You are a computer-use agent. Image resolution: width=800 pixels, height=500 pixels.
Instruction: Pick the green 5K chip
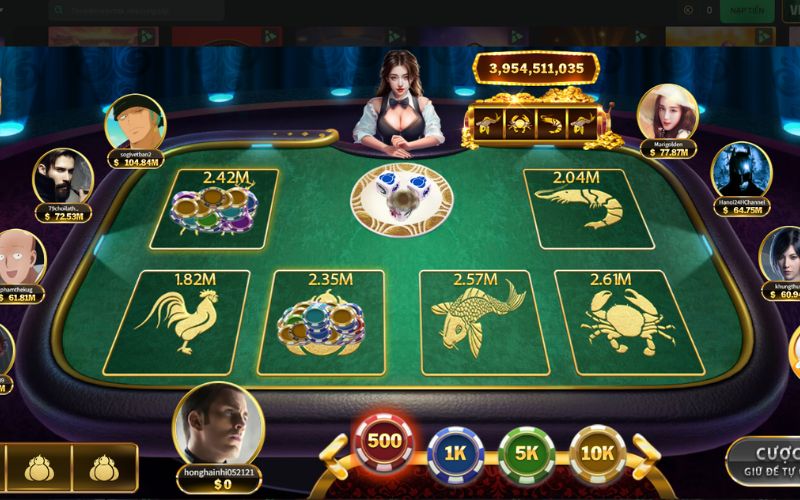[526, 453]
